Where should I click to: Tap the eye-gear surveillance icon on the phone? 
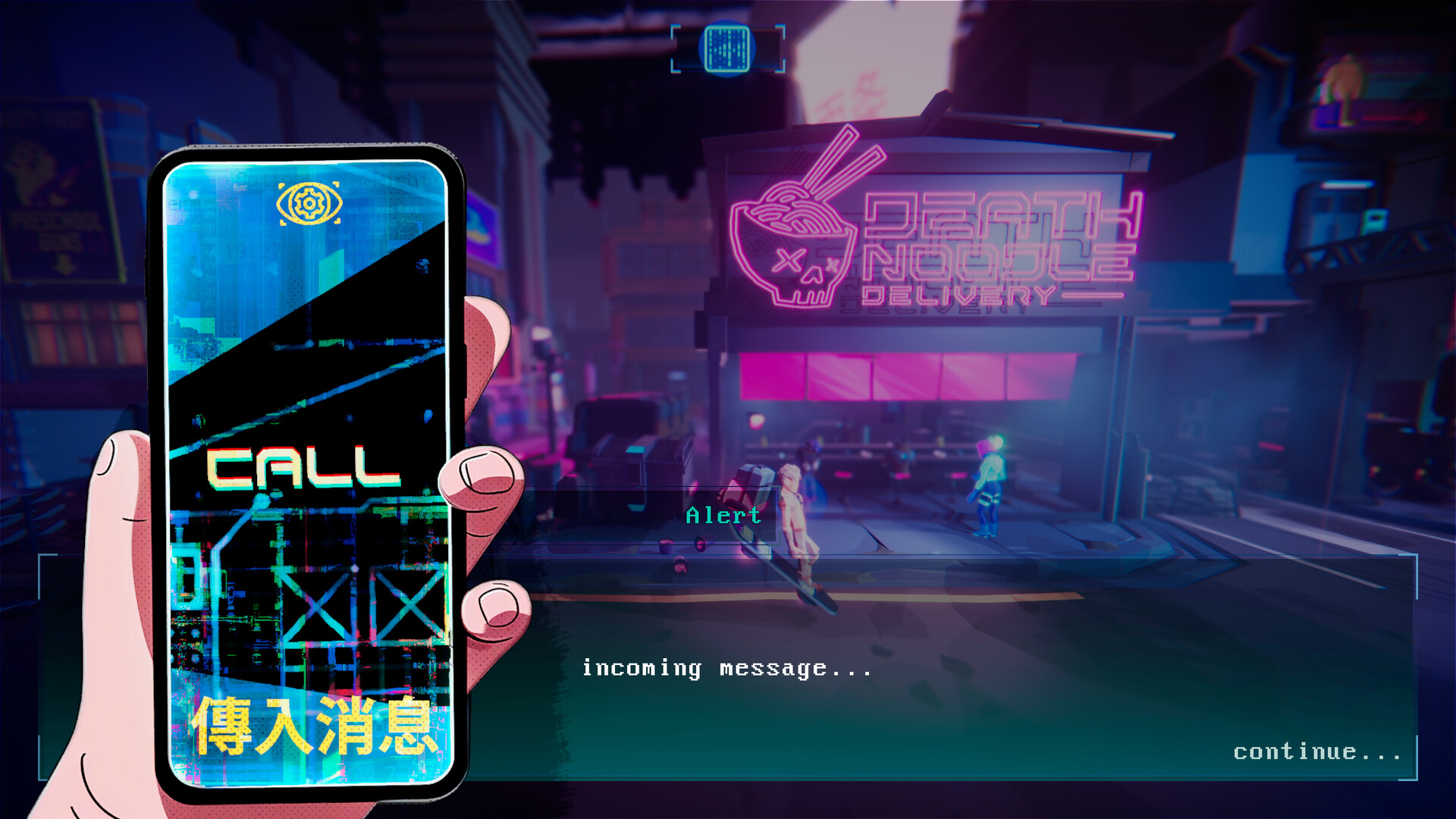308,203
